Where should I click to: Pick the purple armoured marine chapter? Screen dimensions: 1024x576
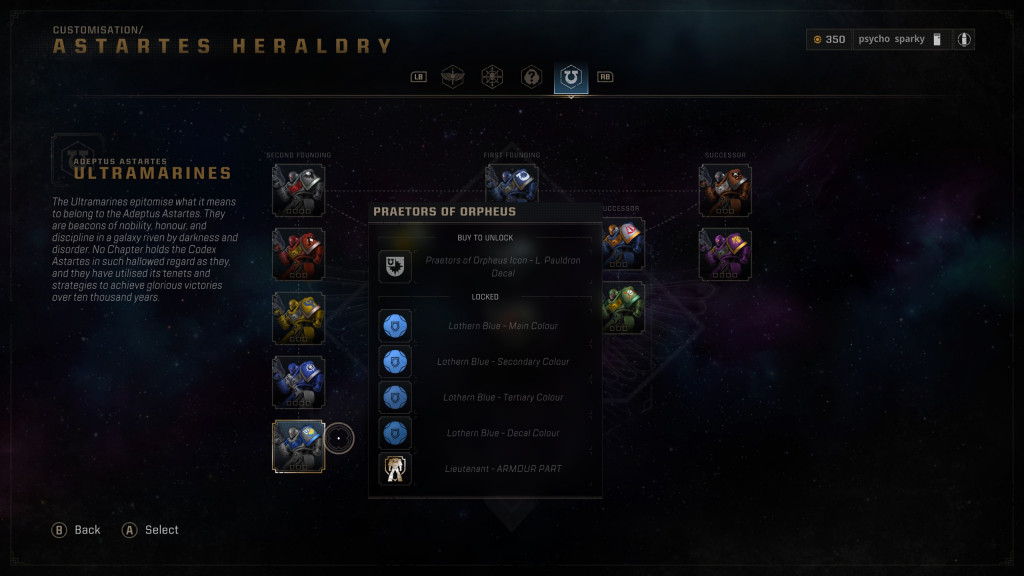(x=725, y=254)
